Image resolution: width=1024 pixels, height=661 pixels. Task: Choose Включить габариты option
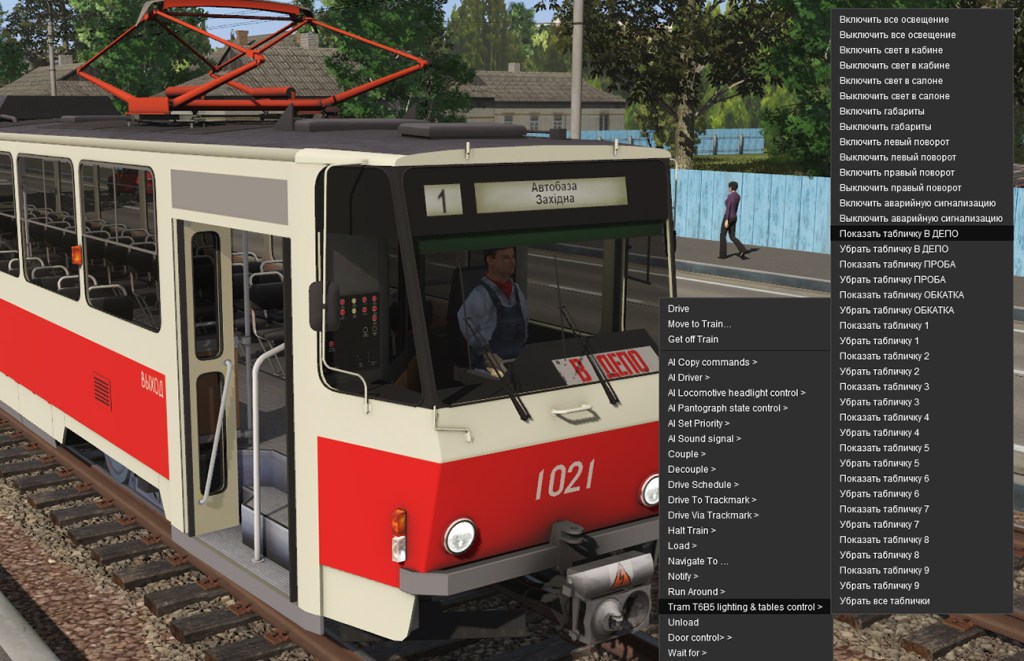coord(882,112)
